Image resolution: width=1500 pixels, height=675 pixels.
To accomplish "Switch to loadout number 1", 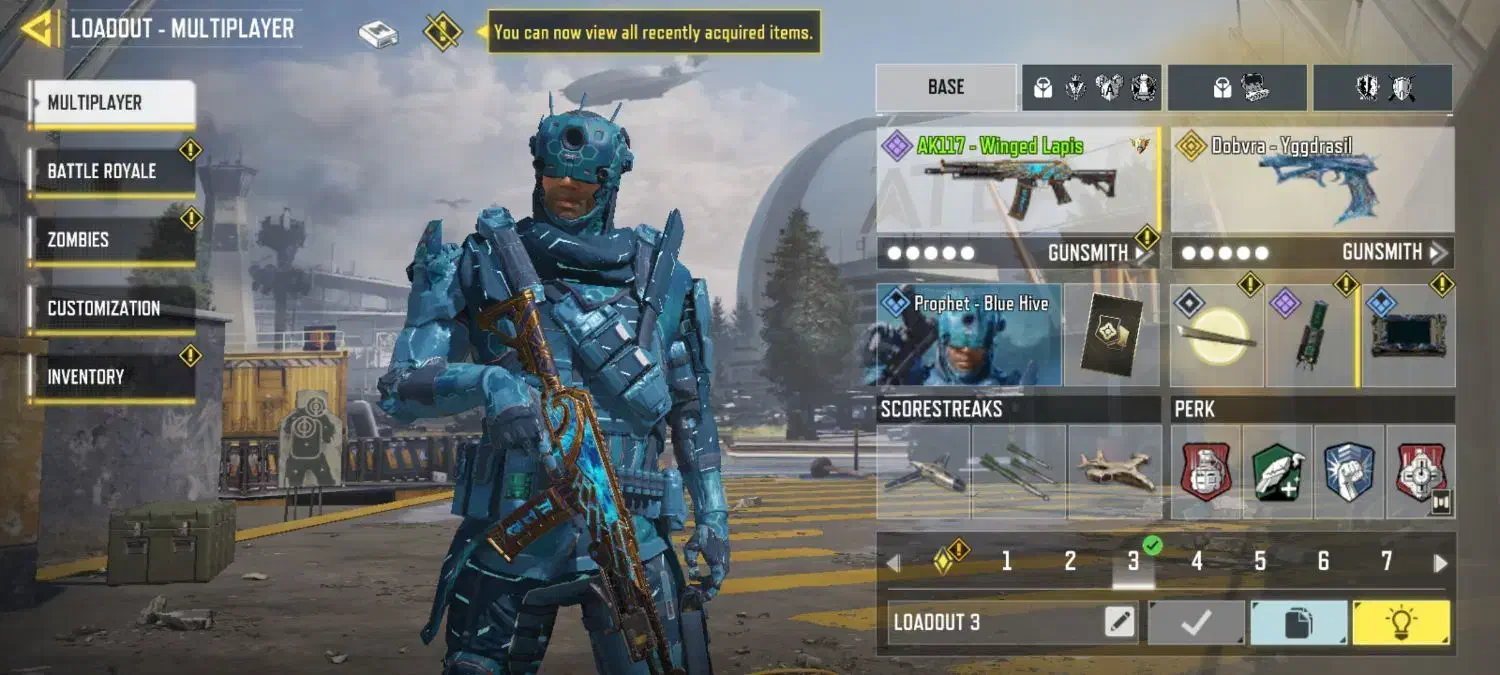I will (x=1006, y=562).
